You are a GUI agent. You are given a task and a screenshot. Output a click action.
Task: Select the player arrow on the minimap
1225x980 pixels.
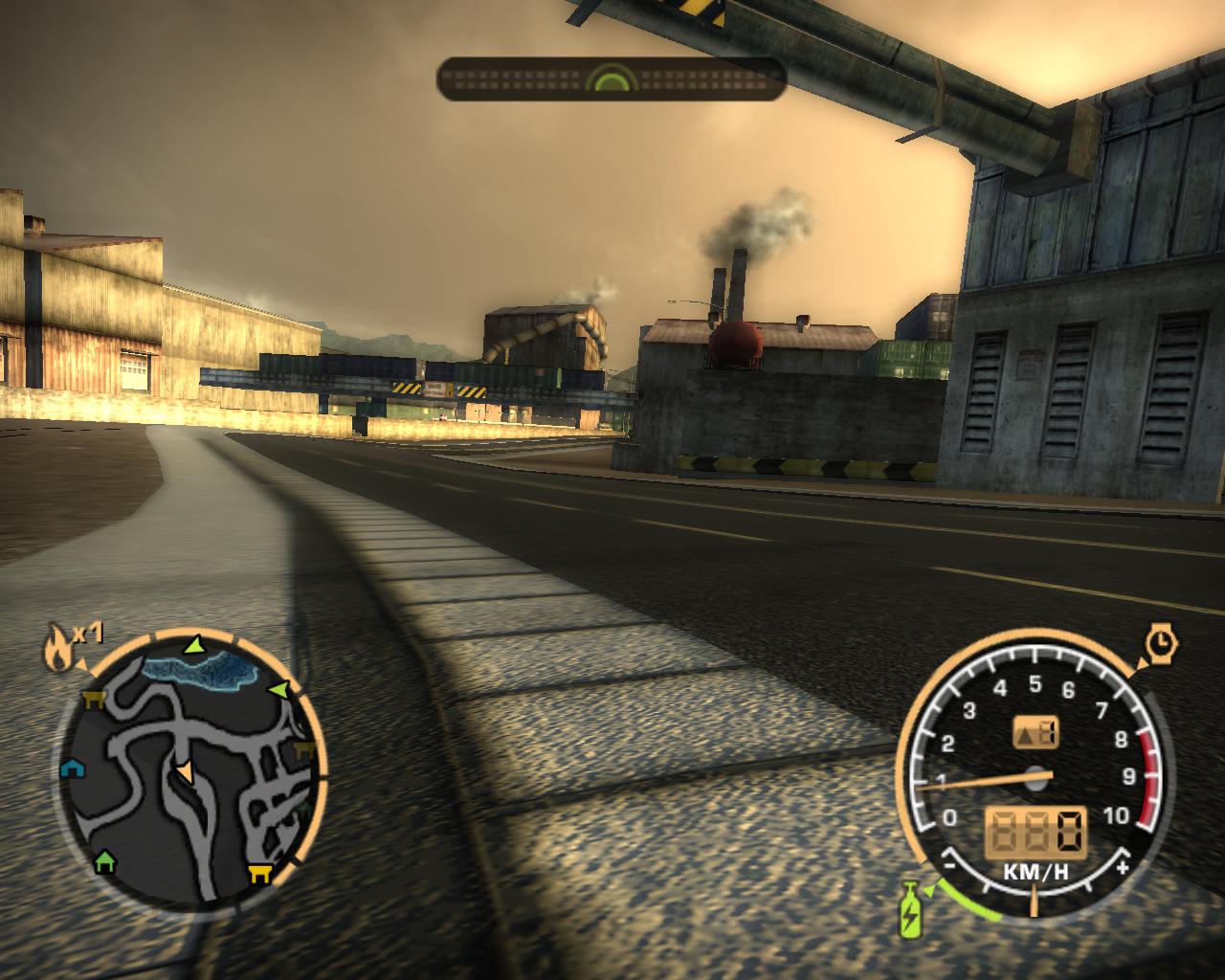[184, 770]
